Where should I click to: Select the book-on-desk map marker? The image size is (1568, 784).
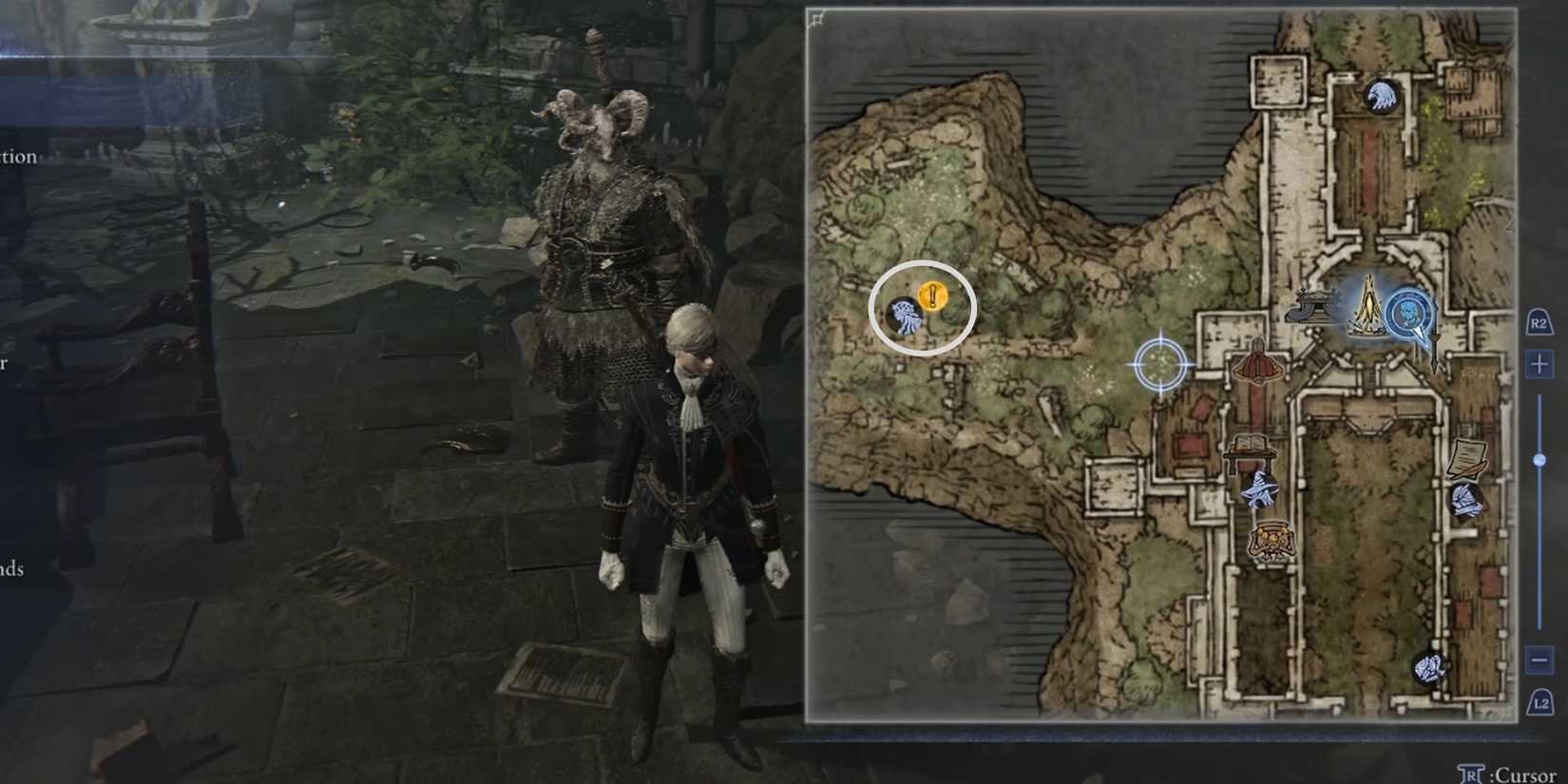(1252, 446)
